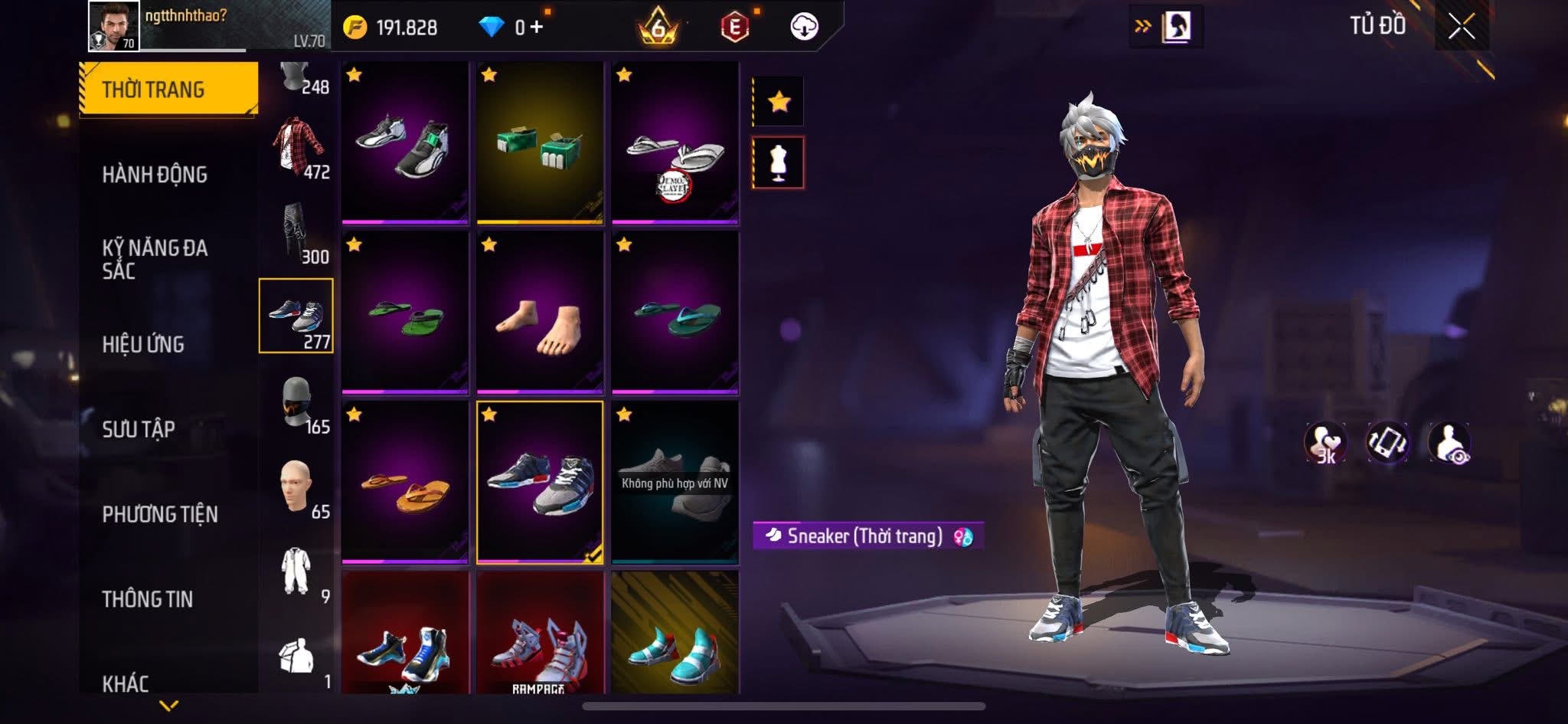The image size is (1568, 724).
Task: Add diamonds with the plus button
Action: point(537,28)
